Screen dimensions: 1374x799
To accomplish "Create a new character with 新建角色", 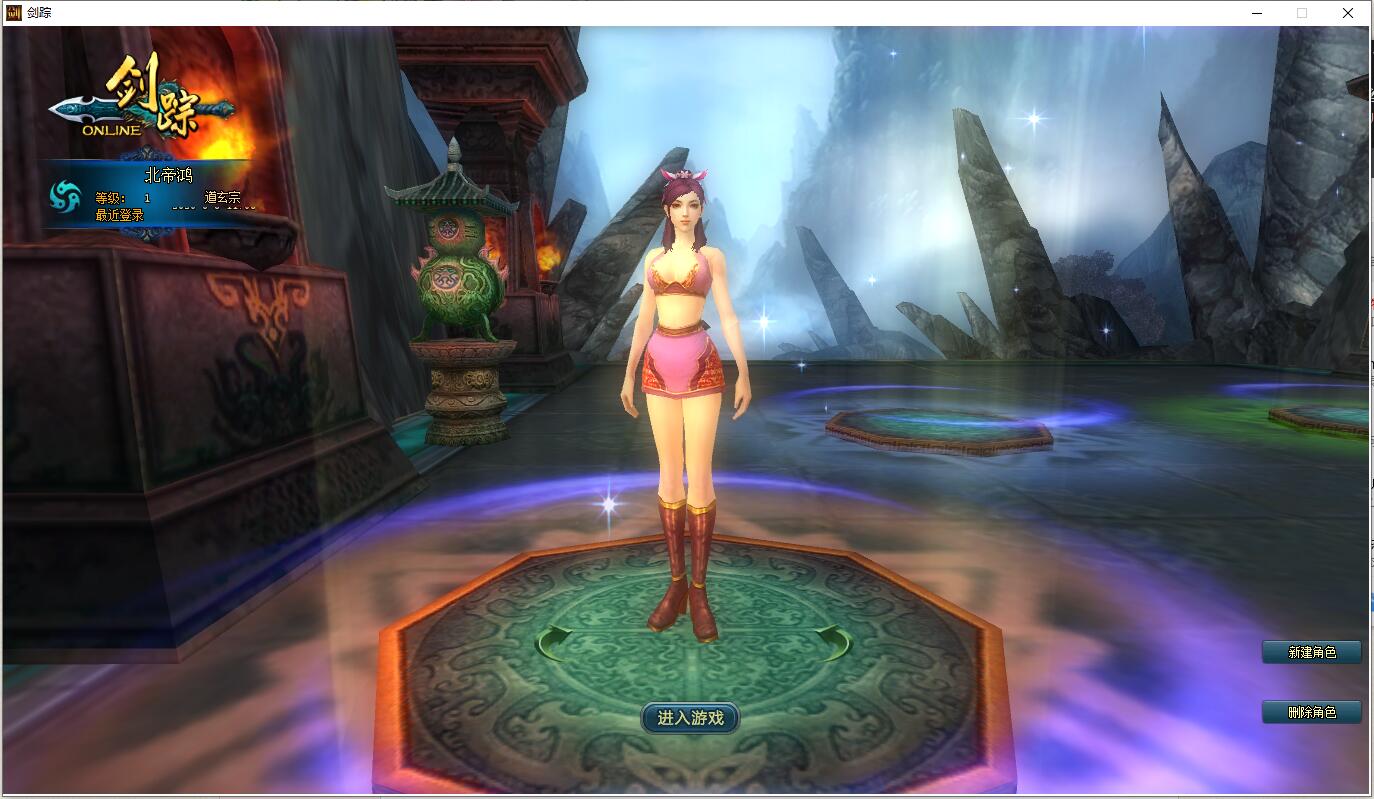I will click(1312, 652).
